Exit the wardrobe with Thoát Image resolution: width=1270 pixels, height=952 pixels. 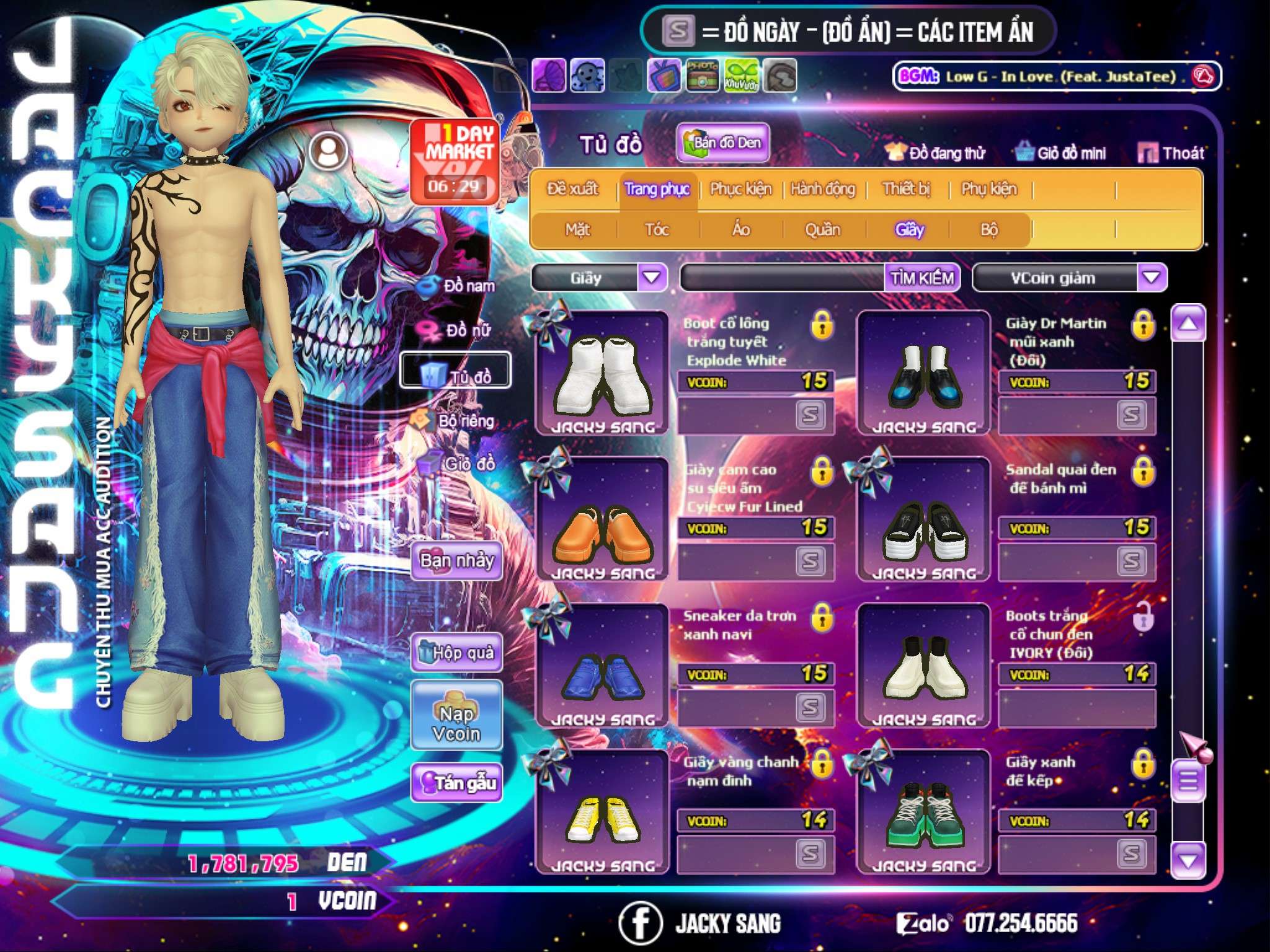click(x=1171, y=152)
